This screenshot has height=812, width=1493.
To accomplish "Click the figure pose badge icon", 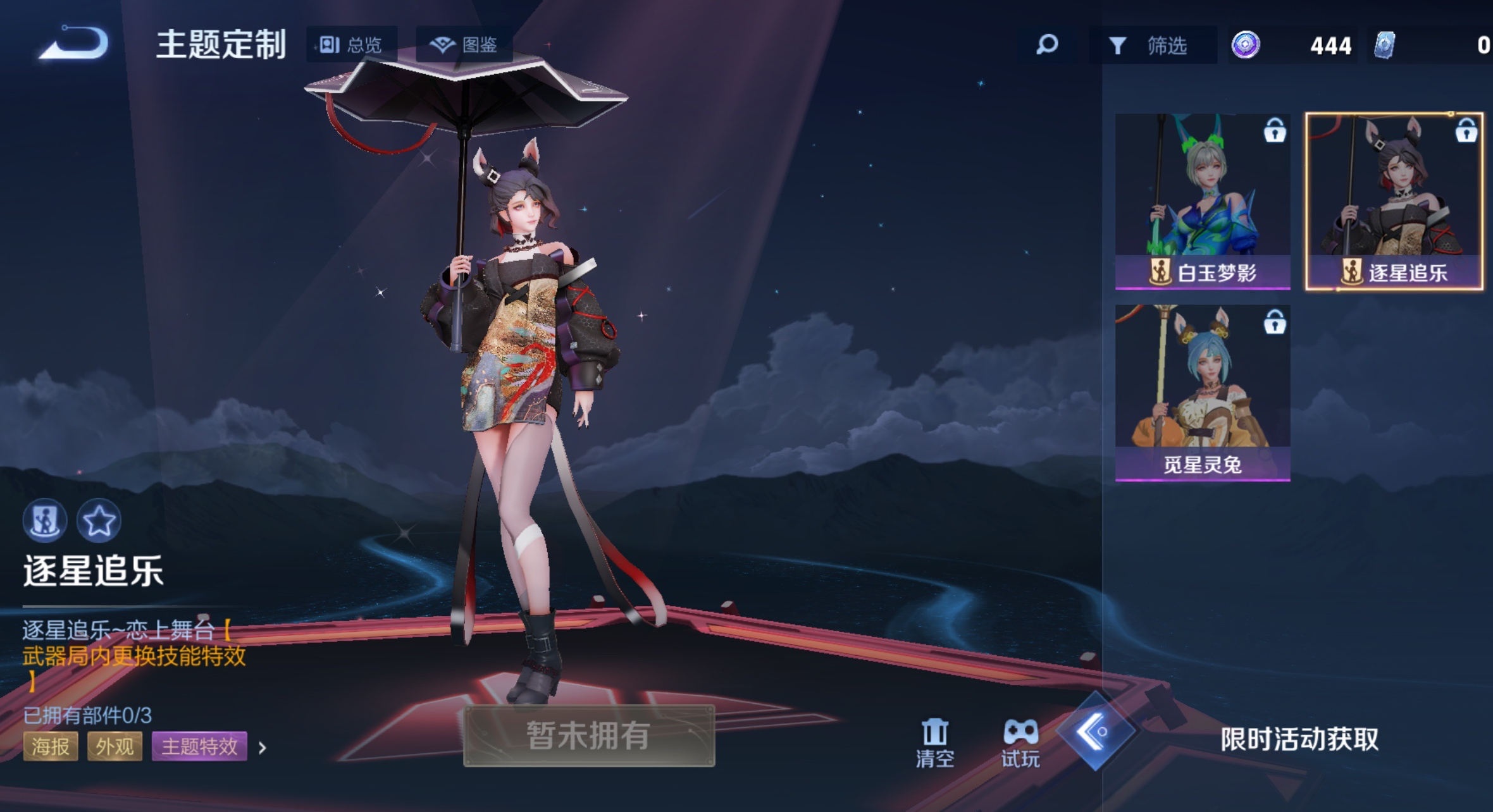I will tap(45, 521).
